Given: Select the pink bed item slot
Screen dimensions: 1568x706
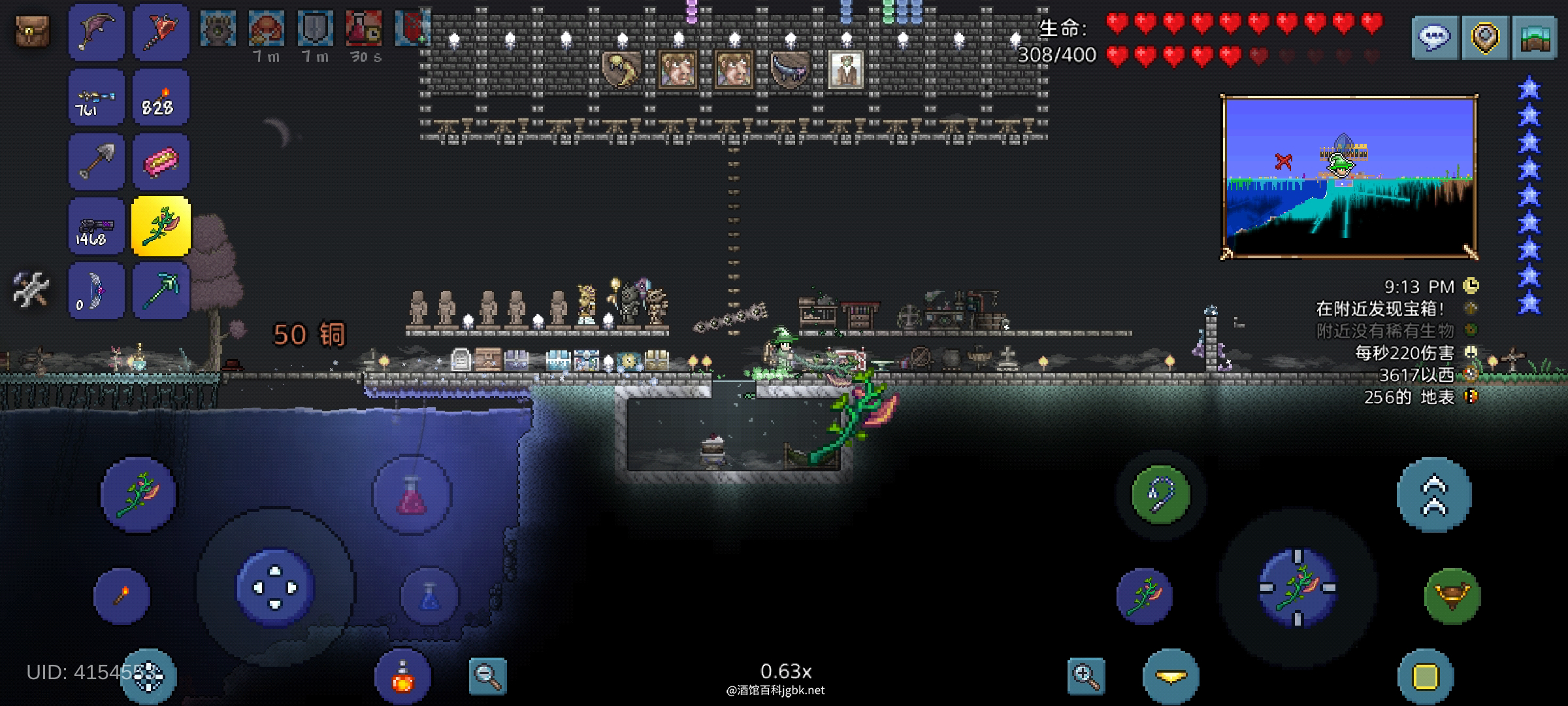Looking at the screenshot, I should tap(160, 162).
